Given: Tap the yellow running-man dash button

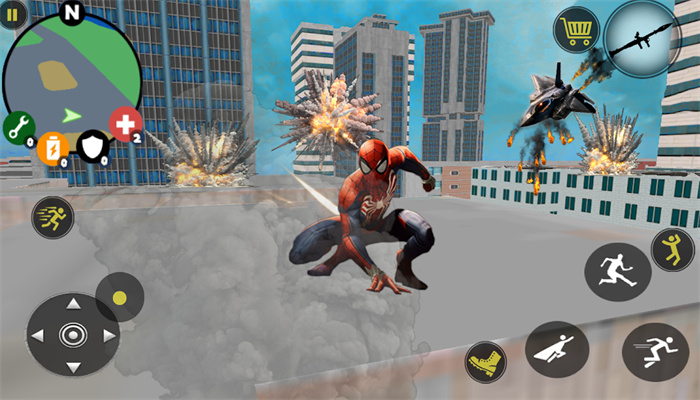Looking at the screenshot, I should 53,216.
